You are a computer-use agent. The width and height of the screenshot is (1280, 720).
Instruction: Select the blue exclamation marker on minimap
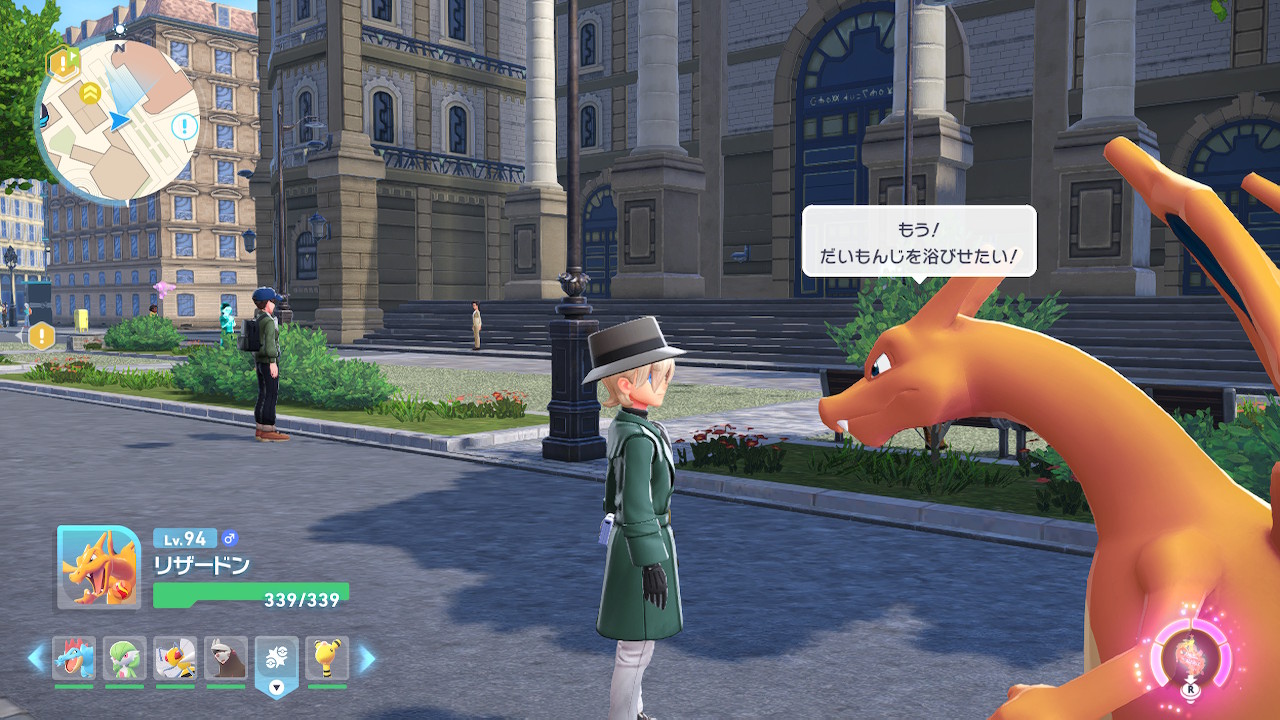184,126
